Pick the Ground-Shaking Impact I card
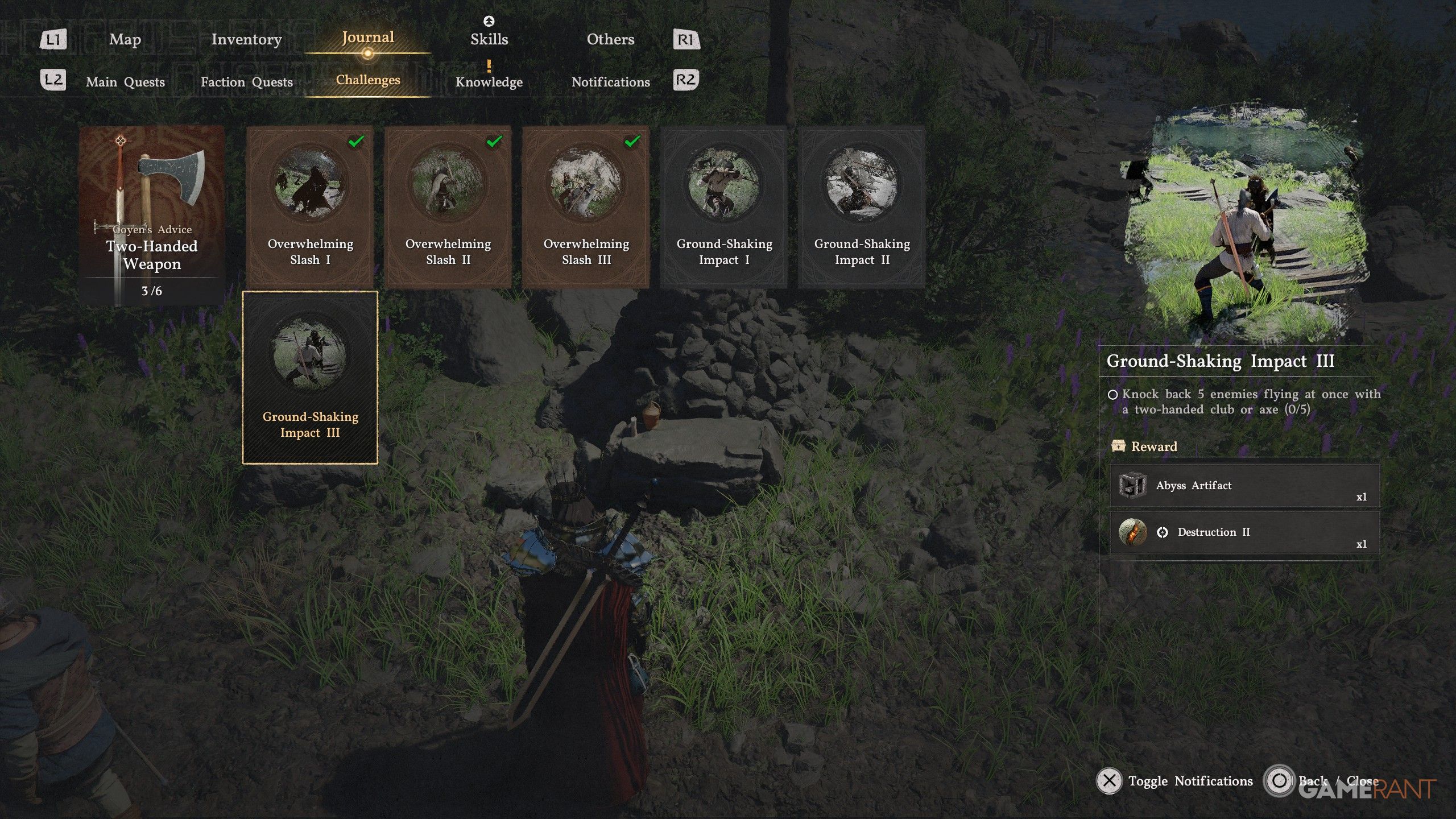1456x819 pixels. 724,206
